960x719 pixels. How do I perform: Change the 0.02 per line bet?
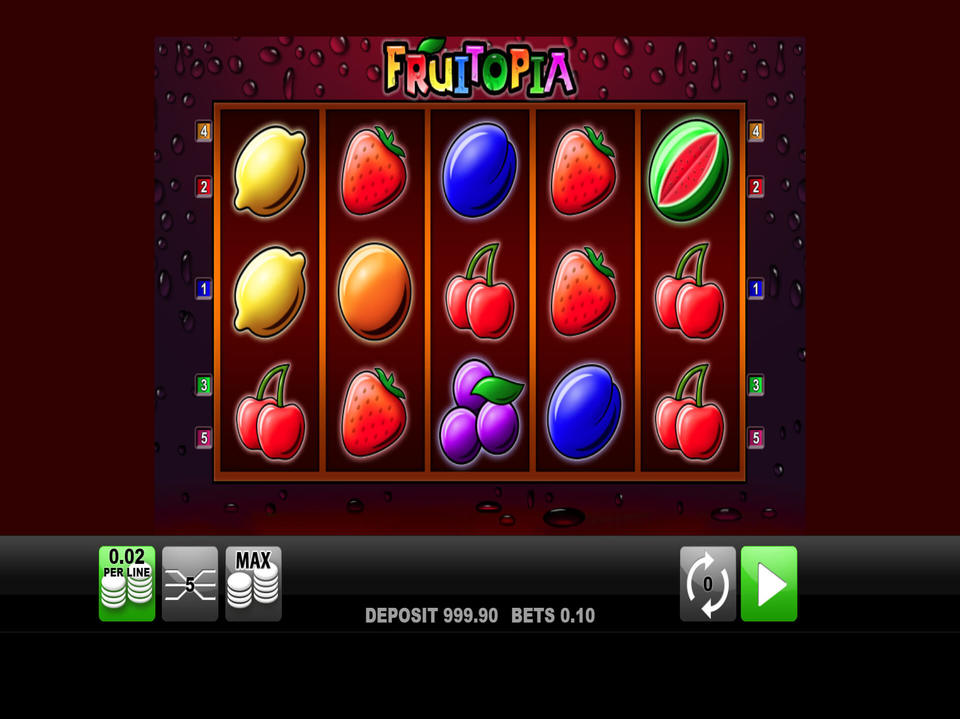click(127, 583)
